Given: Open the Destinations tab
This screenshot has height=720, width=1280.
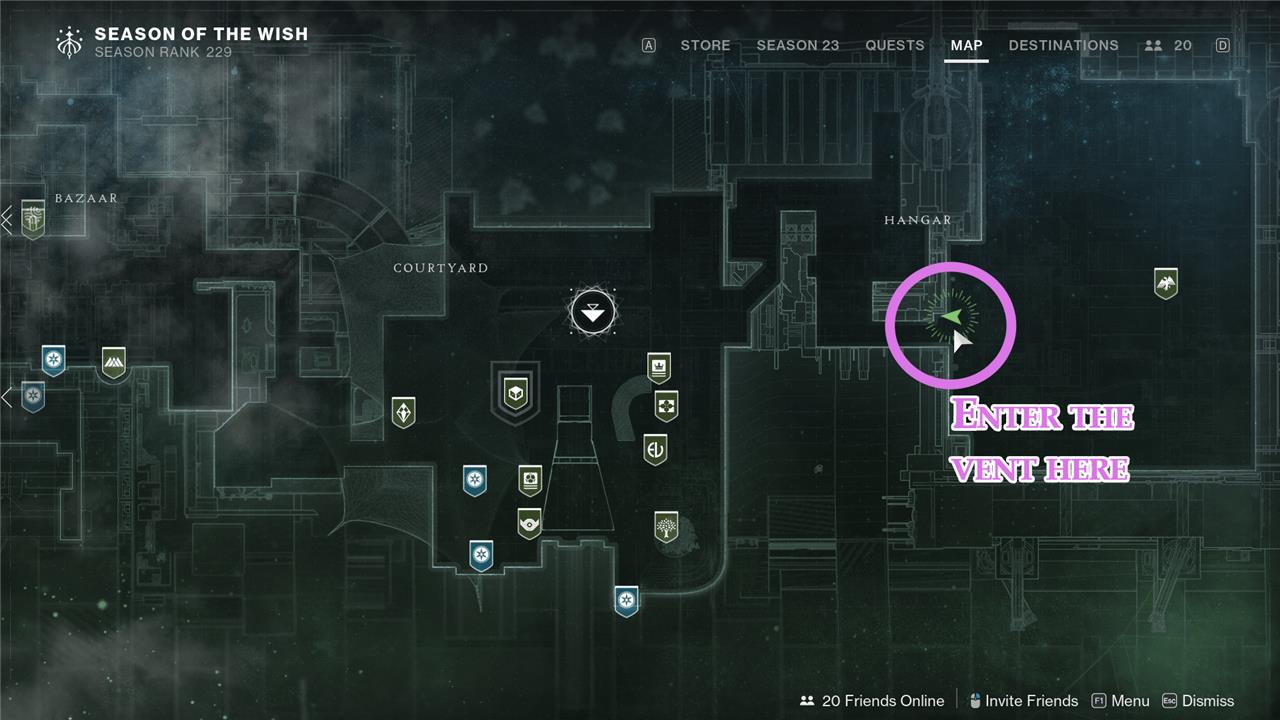Looking at the screenshot, I should click(x=1063, y=45).
